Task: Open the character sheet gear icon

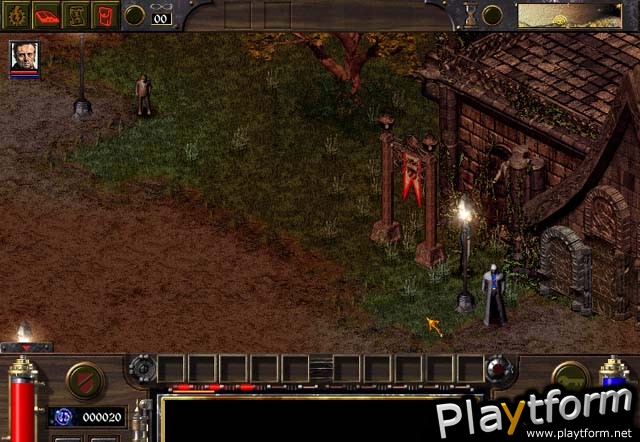Action: 17,15
